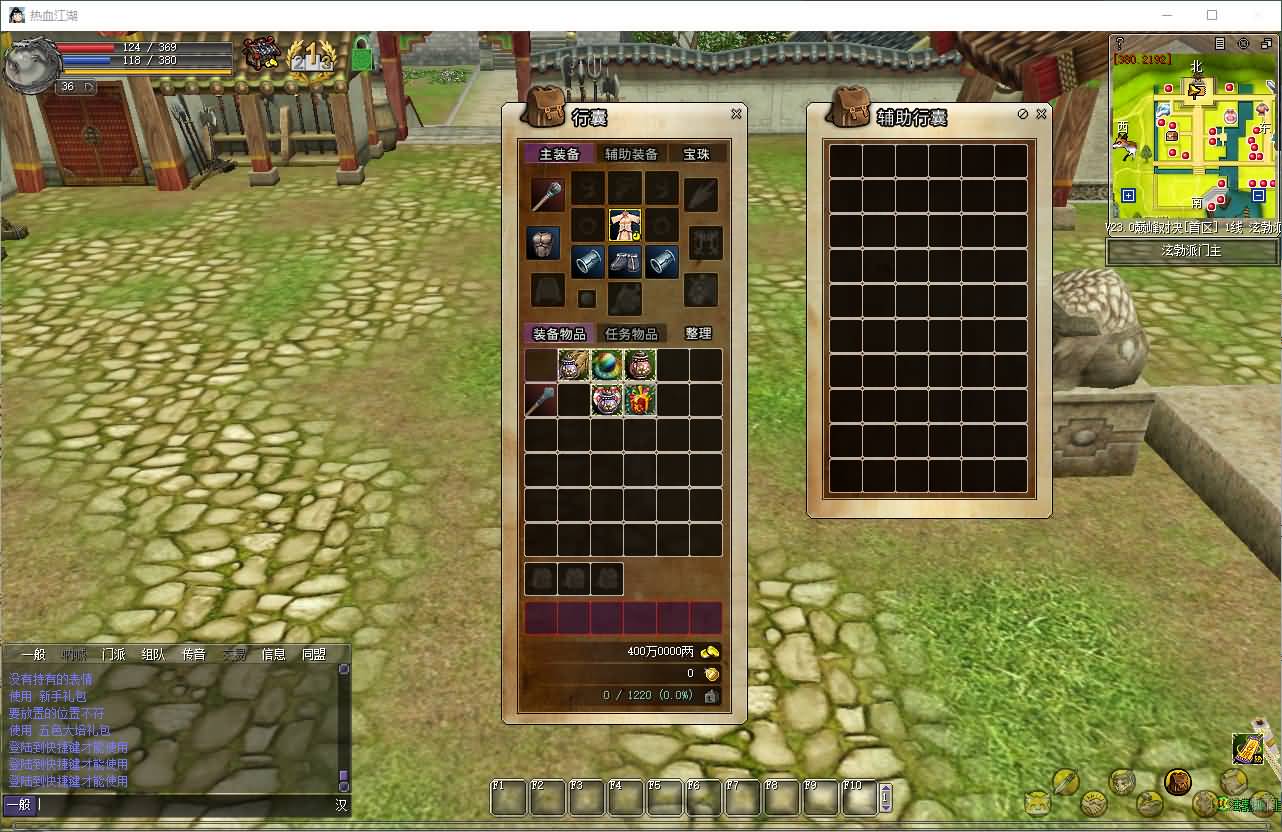Switch to the 辅助装备 tab
The image size is (1282, 832).
pyautogui.click(x=631, y=154)
